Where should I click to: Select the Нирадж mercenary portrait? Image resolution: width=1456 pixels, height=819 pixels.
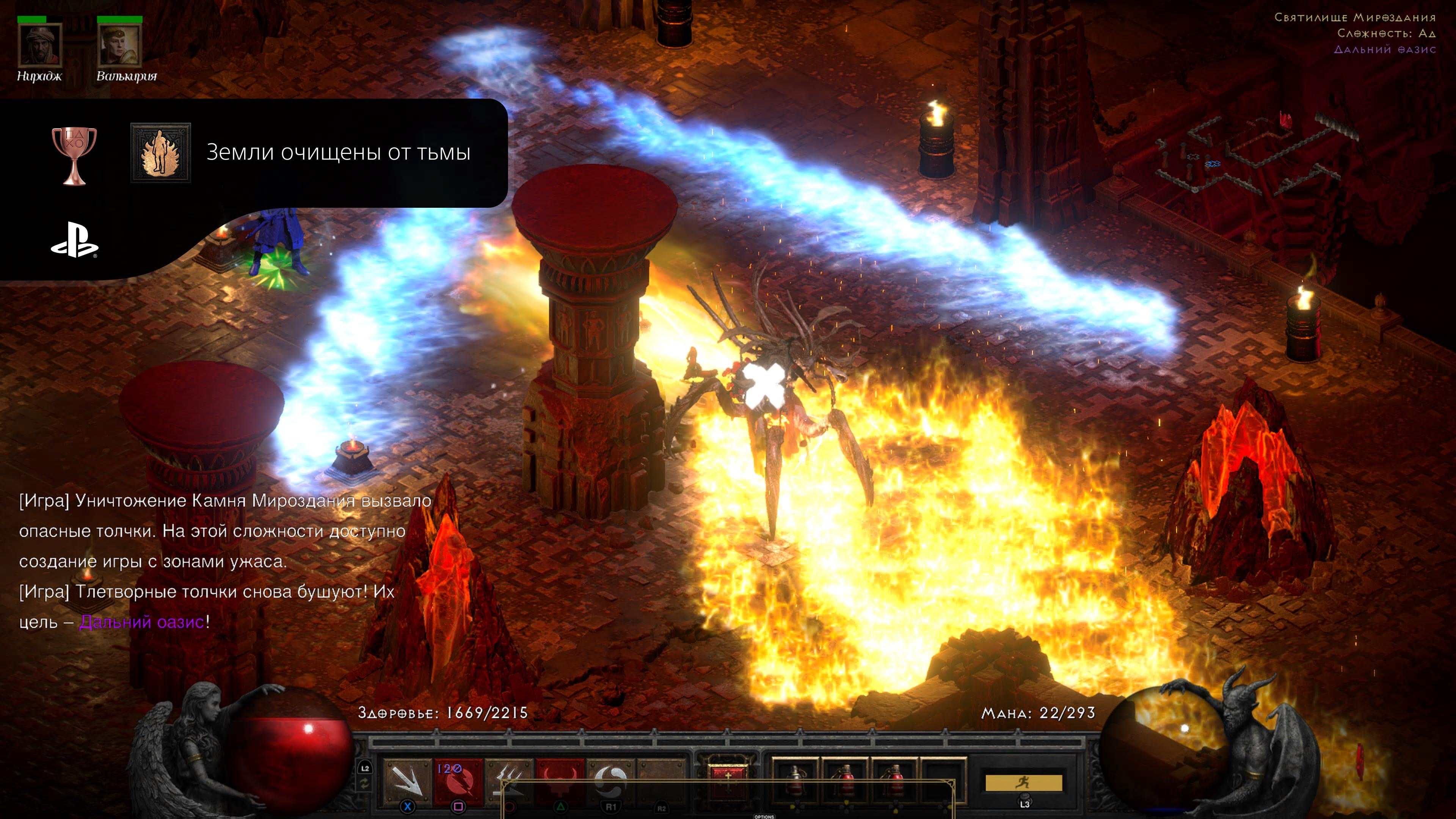click(x=39, y=45)
